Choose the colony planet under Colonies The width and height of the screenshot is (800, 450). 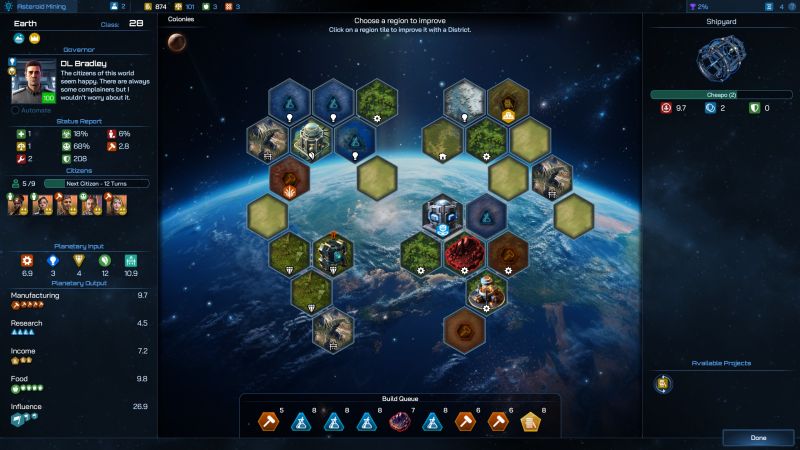(177, 41)
